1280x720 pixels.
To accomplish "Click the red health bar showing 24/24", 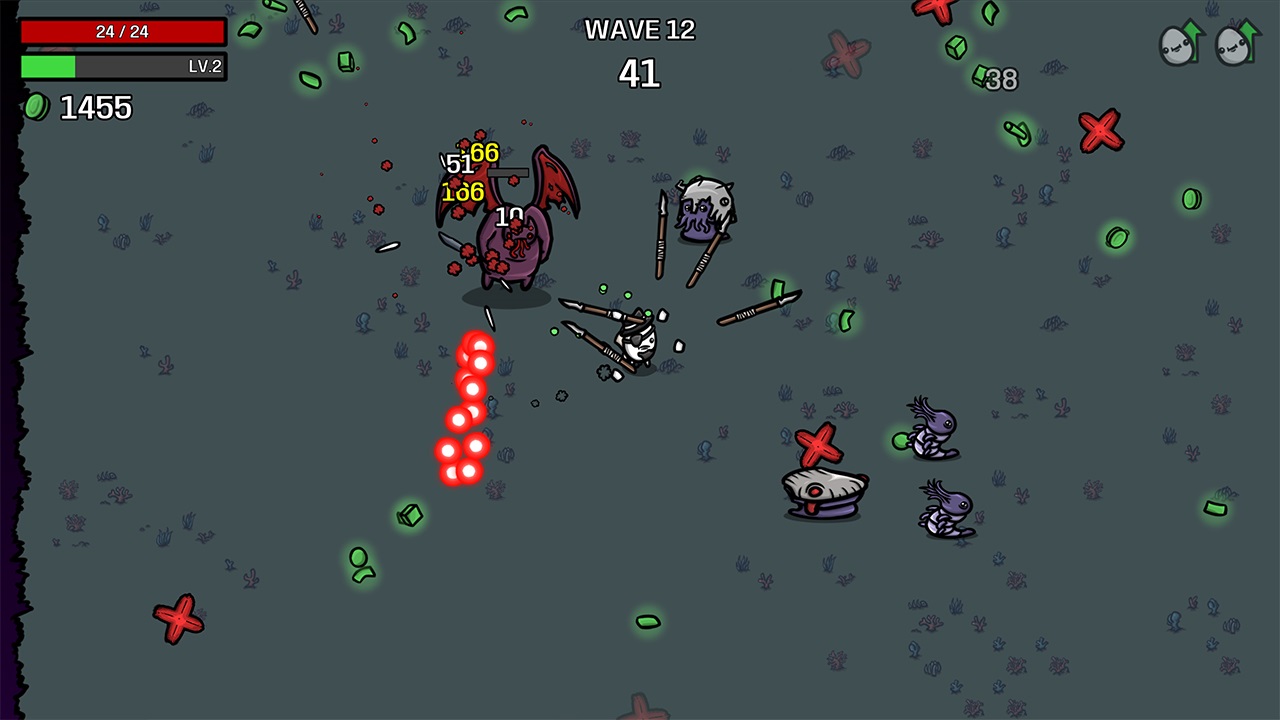I will [123, 31].
